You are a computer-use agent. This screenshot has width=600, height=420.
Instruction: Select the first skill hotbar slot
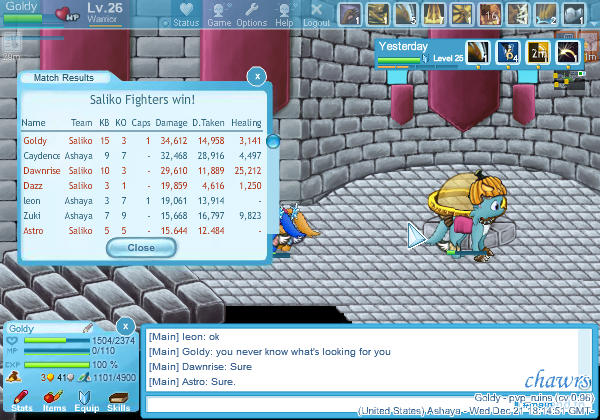[x=350, y=15]
